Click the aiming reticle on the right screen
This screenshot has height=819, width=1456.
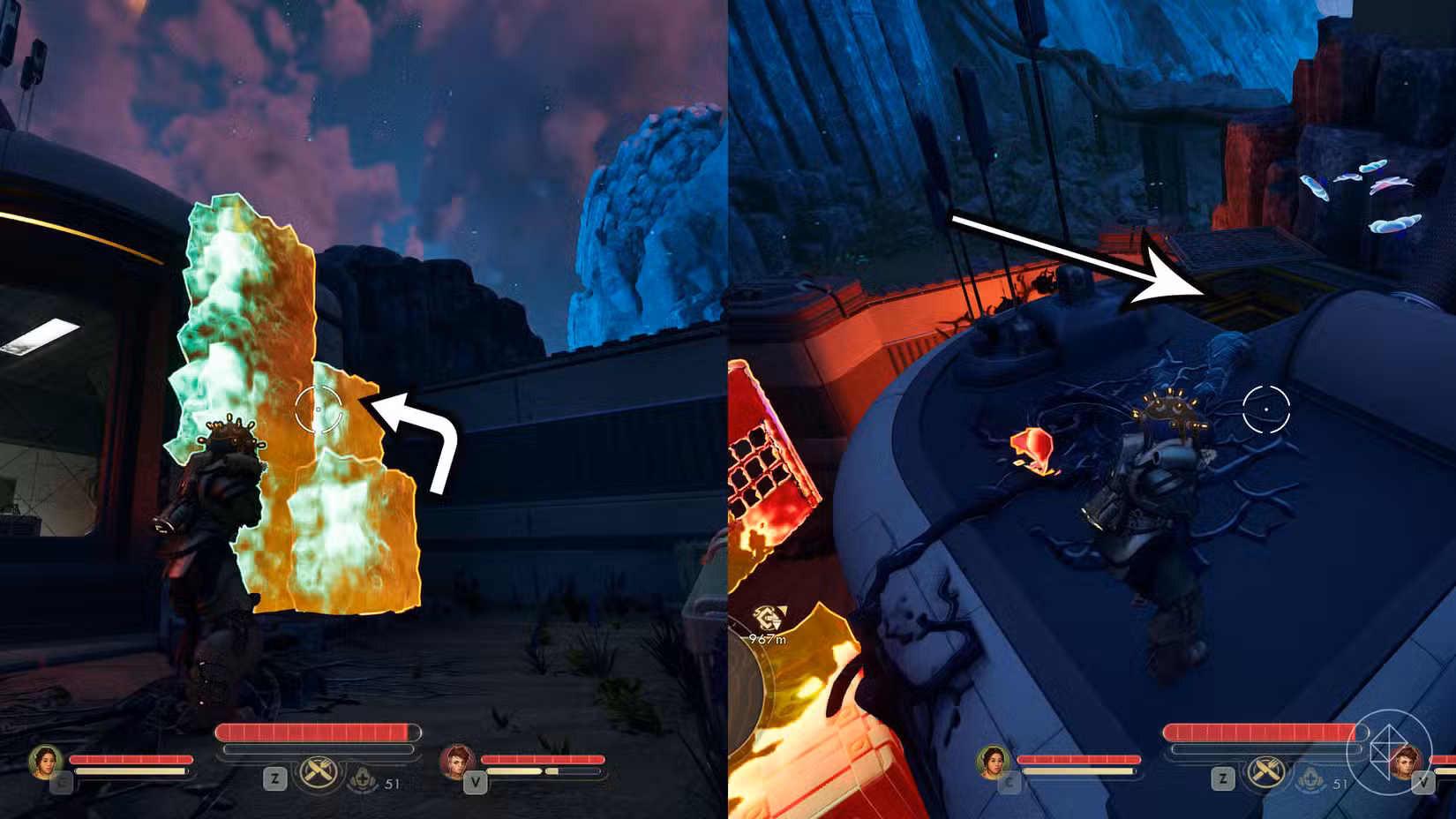click(1266, 409)
